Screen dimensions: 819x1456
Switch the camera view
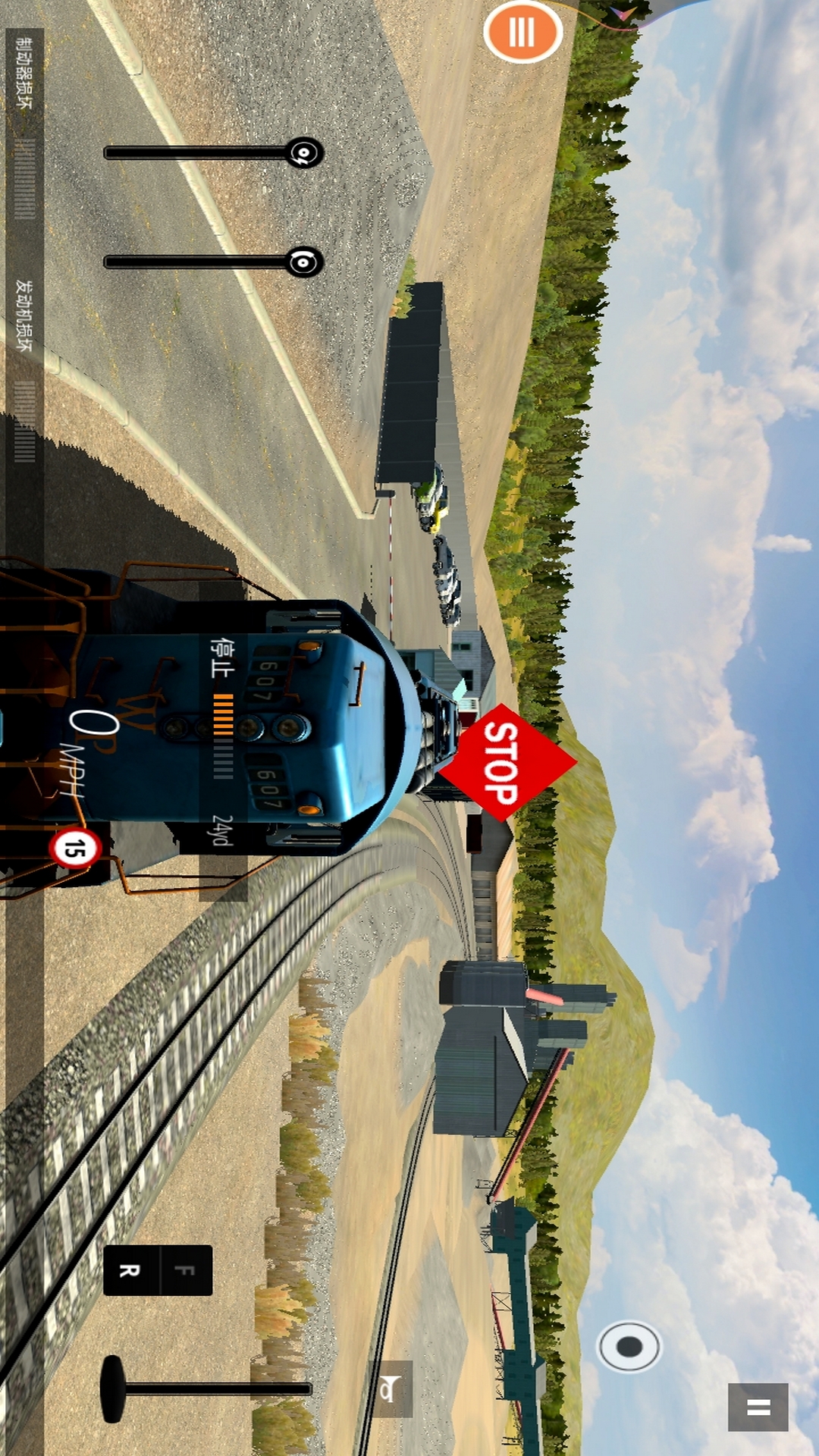click(x=629, y=1346)
